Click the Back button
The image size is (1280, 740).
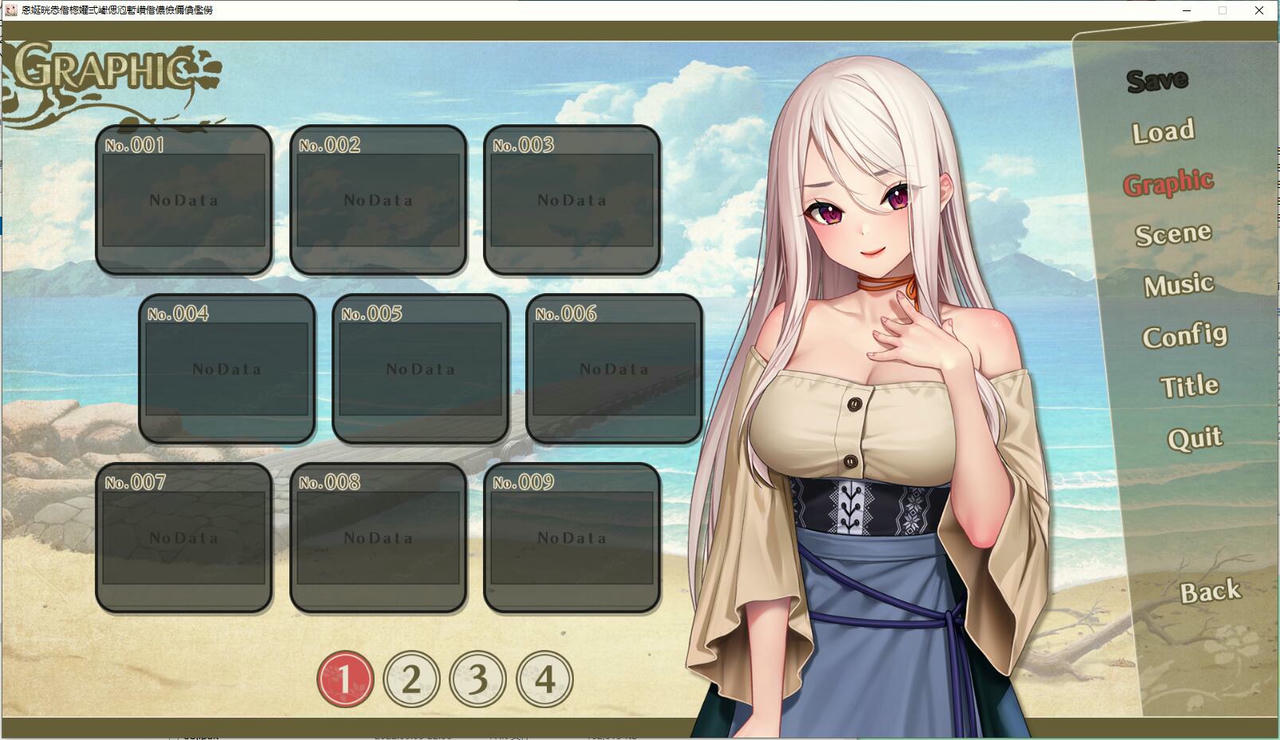[x=1210, y=592]
